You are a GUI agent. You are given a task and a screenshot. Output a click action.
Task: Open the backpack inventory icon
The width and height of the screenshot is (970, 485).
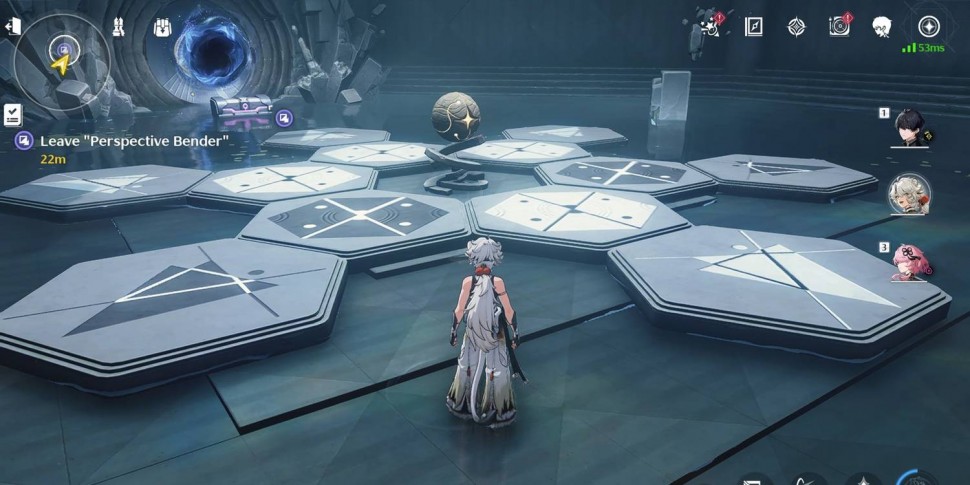click(x=163, y=28)
